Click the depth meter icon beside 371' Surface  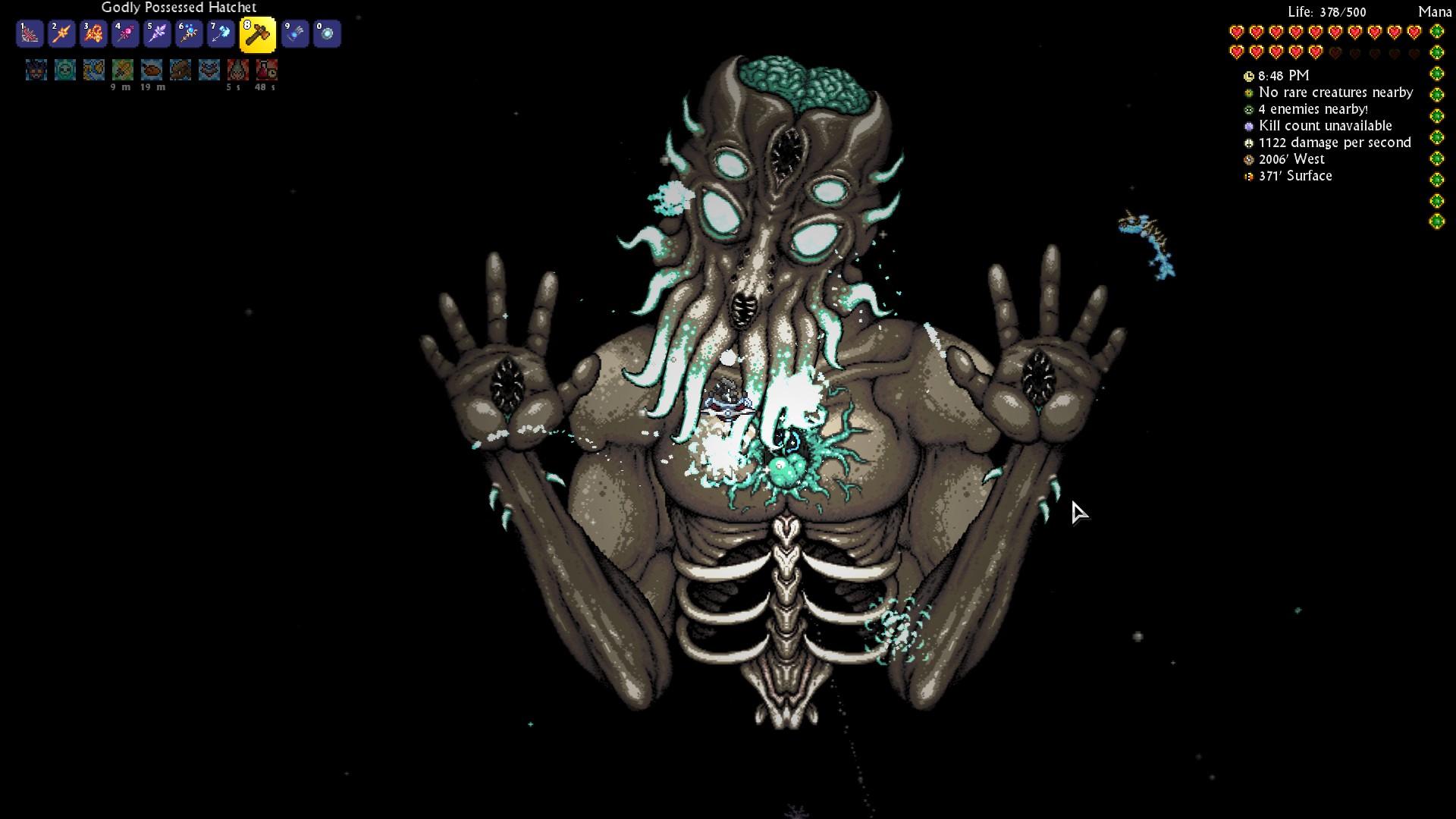click(1247, 176)
